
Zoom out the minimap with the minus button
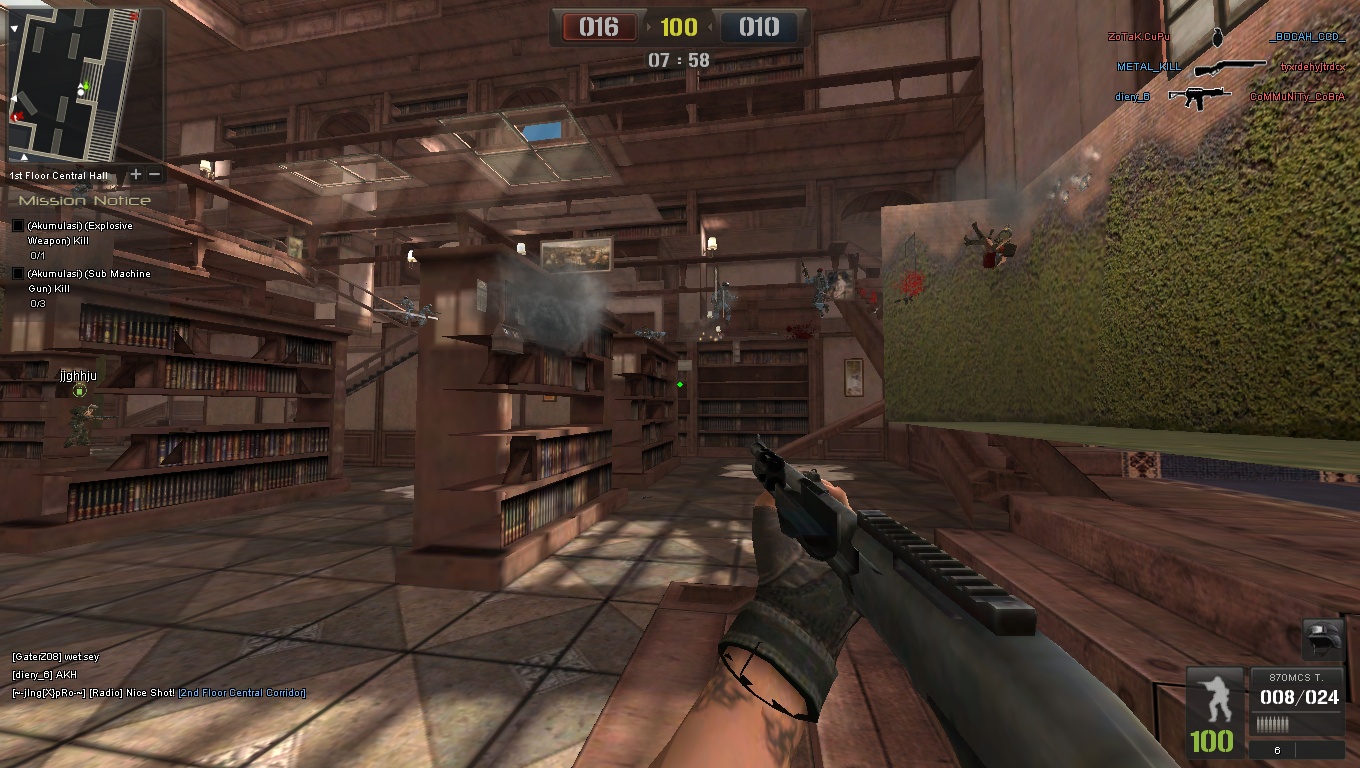[154, 174]
